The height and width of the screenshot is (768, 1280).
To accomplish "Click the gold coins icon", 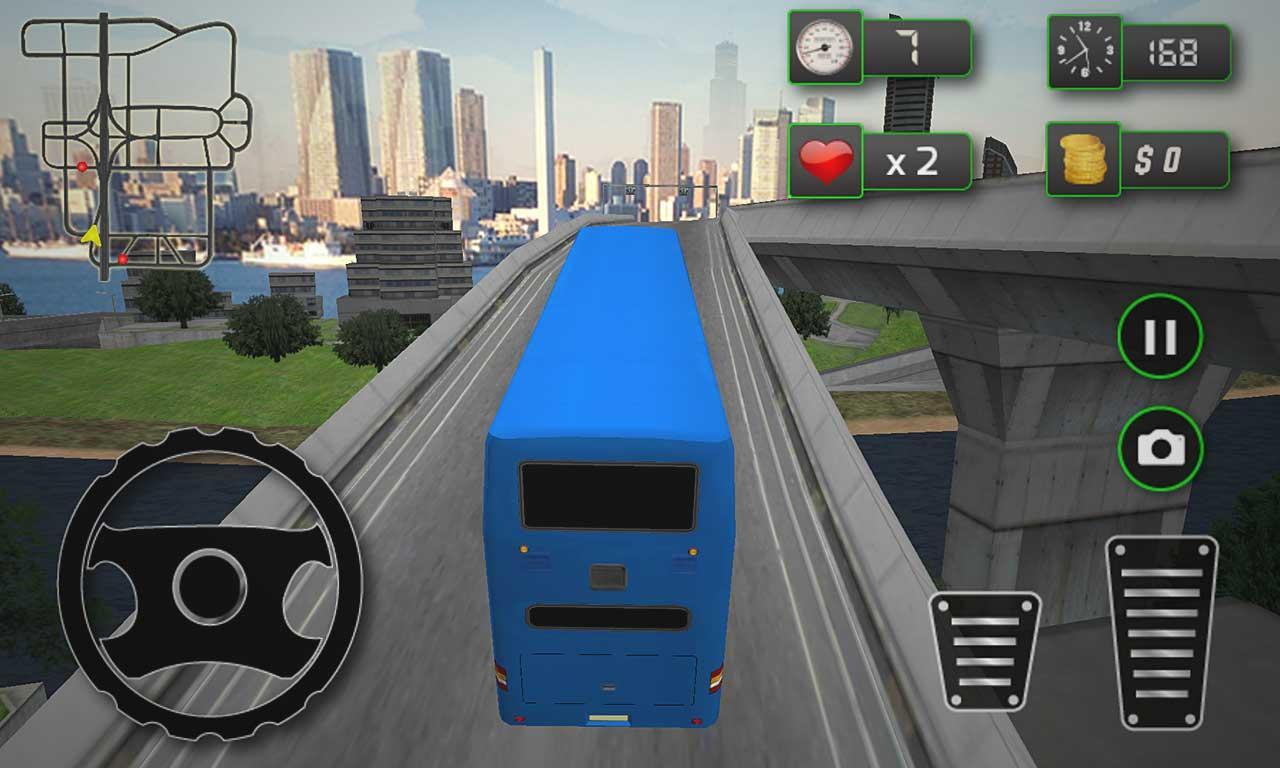I will tap(1083, 158).
